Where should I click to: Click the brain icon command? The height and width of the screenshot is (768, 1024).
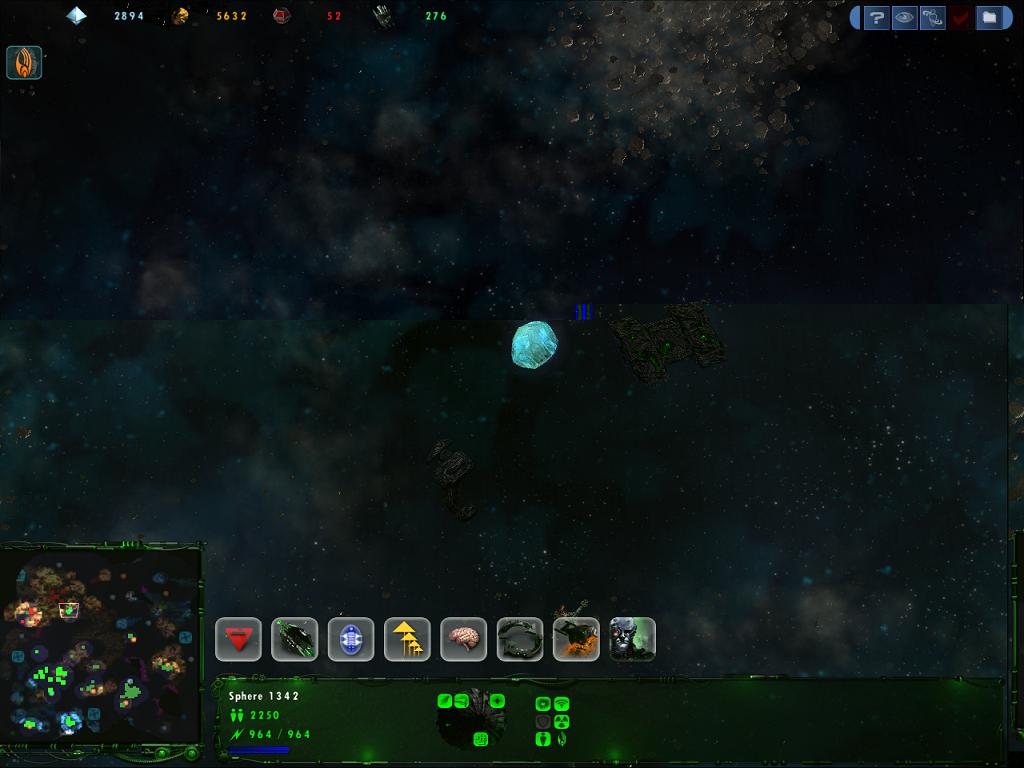click(x=464, y=639)
